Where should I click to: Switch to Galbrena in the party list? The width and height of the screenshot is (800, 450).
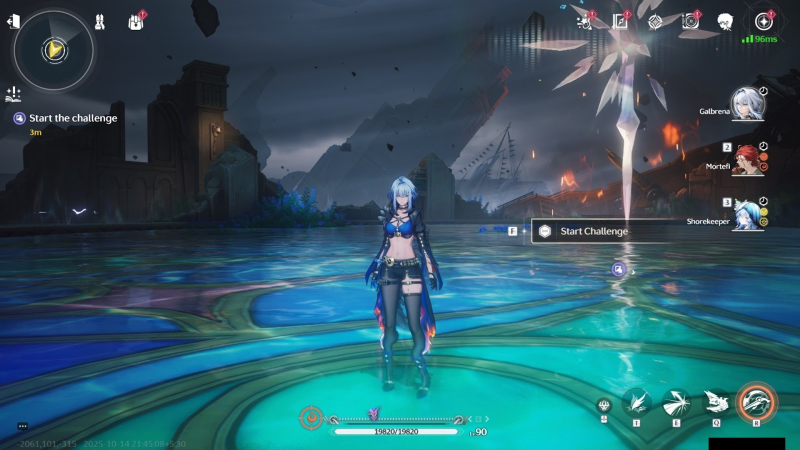click(745, 102)
